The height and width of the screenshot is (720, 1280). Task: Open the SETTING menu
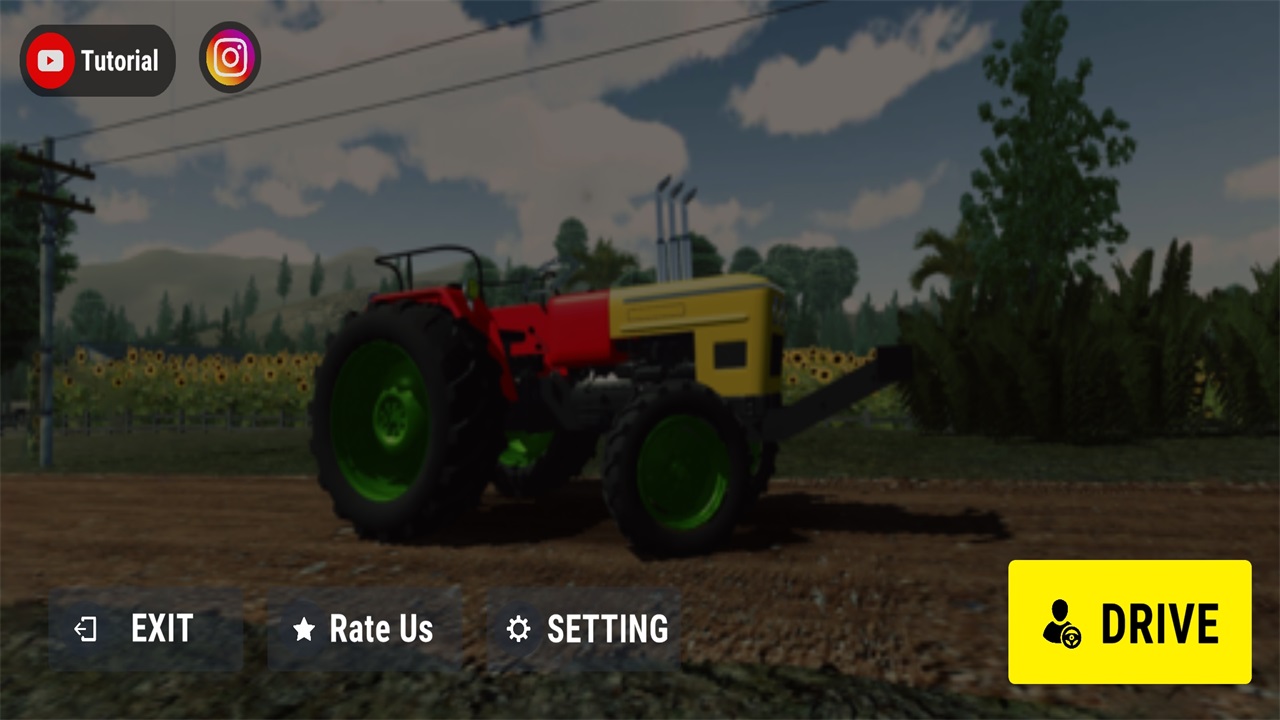(584, 629)
